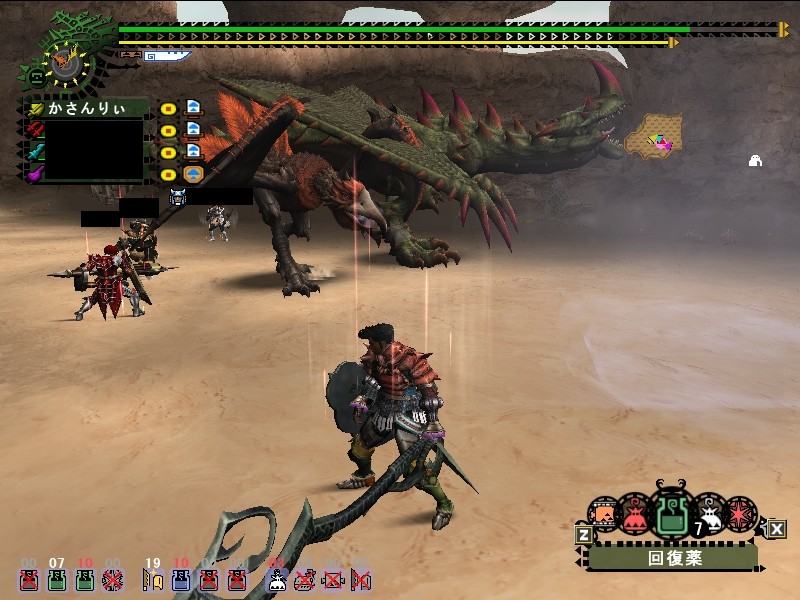The width and height of the screenshot is (800, 600).
Task: Click the cyan sword party member icon
Action: click(36, 151)
